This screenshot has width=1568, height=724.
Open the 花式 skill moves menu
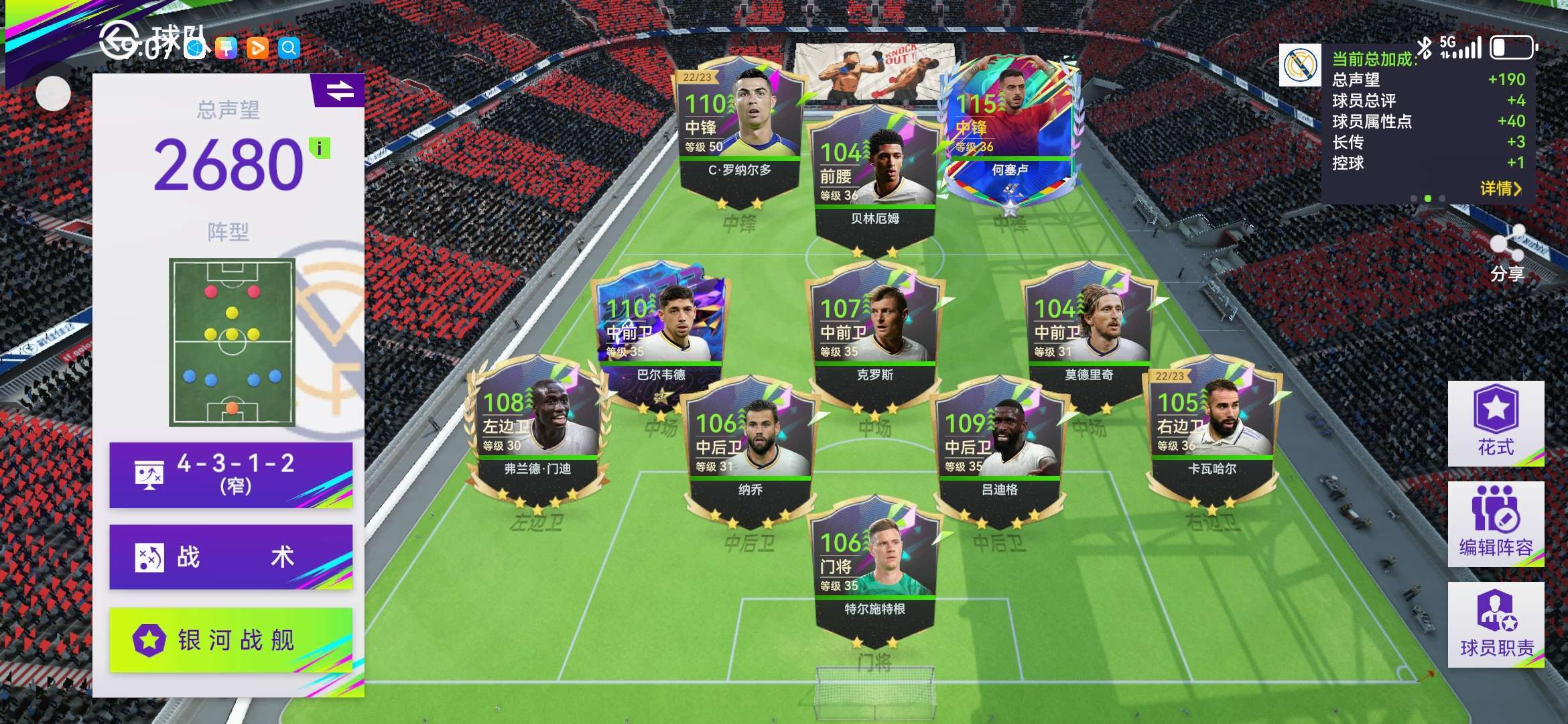click(x=1496, y=423)
